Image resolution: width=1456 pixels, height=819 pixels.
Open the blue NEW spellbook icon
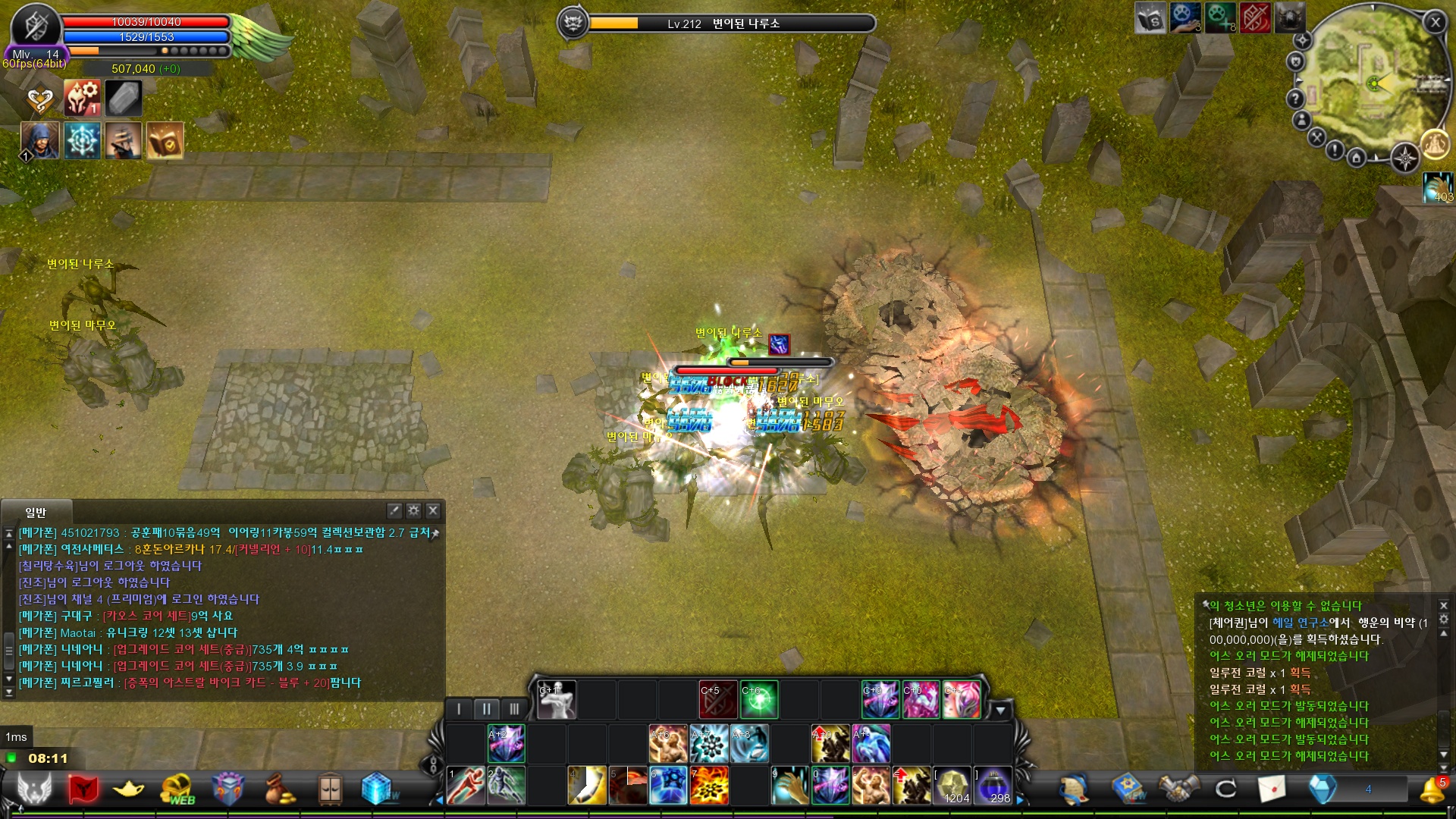click(1128, 786)
